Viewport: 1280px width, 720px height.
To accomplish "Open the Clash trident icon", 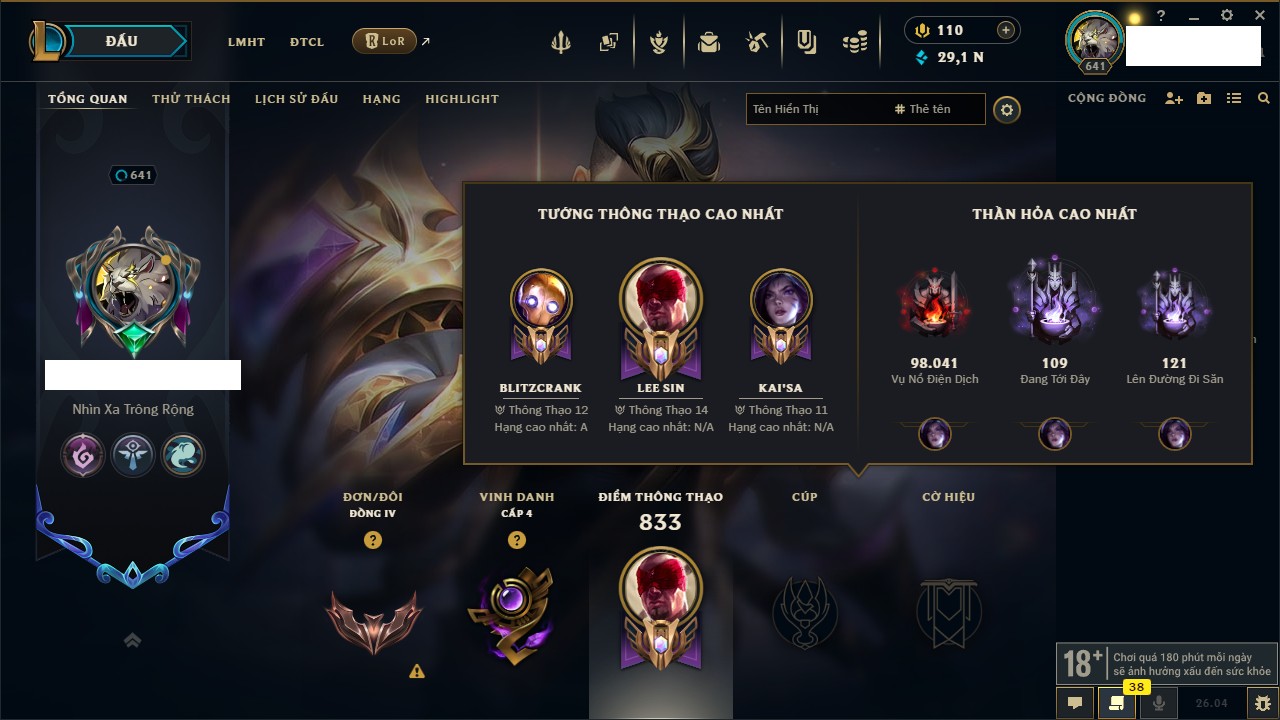I will click(x=561, y=42).
